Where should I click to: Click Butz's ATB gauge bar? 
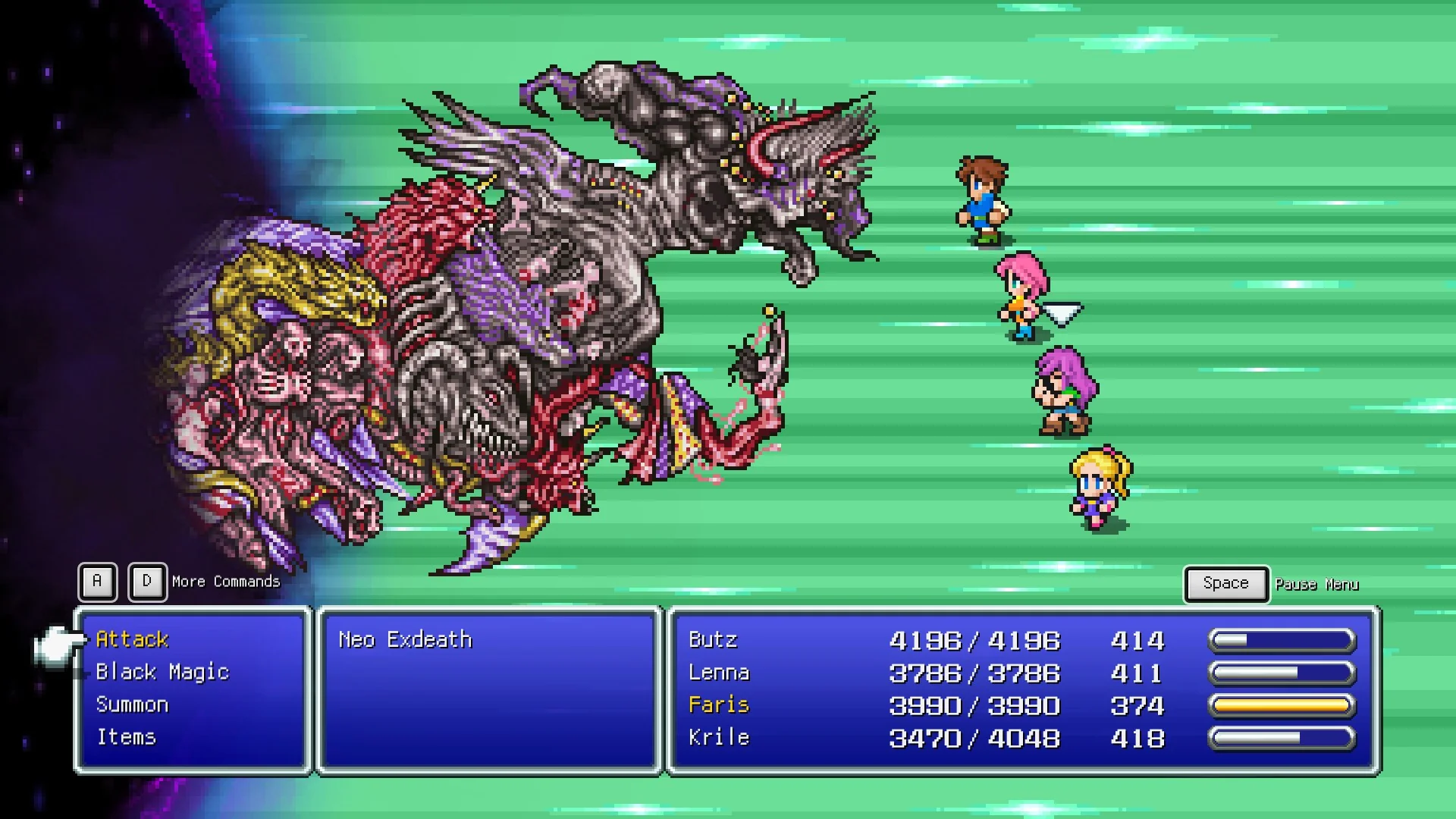[x=1283, y=639]
